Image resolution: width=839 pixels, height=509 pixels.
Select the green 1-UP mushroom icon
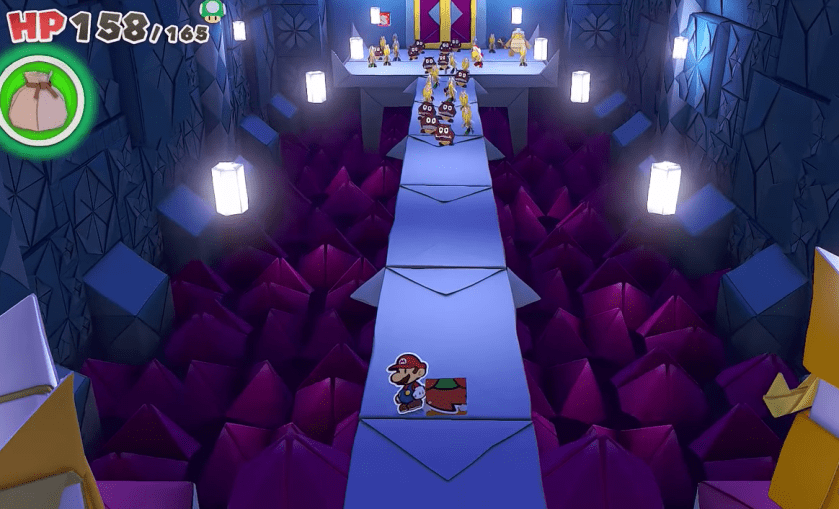pyautogui.click(x=212, y=10)
